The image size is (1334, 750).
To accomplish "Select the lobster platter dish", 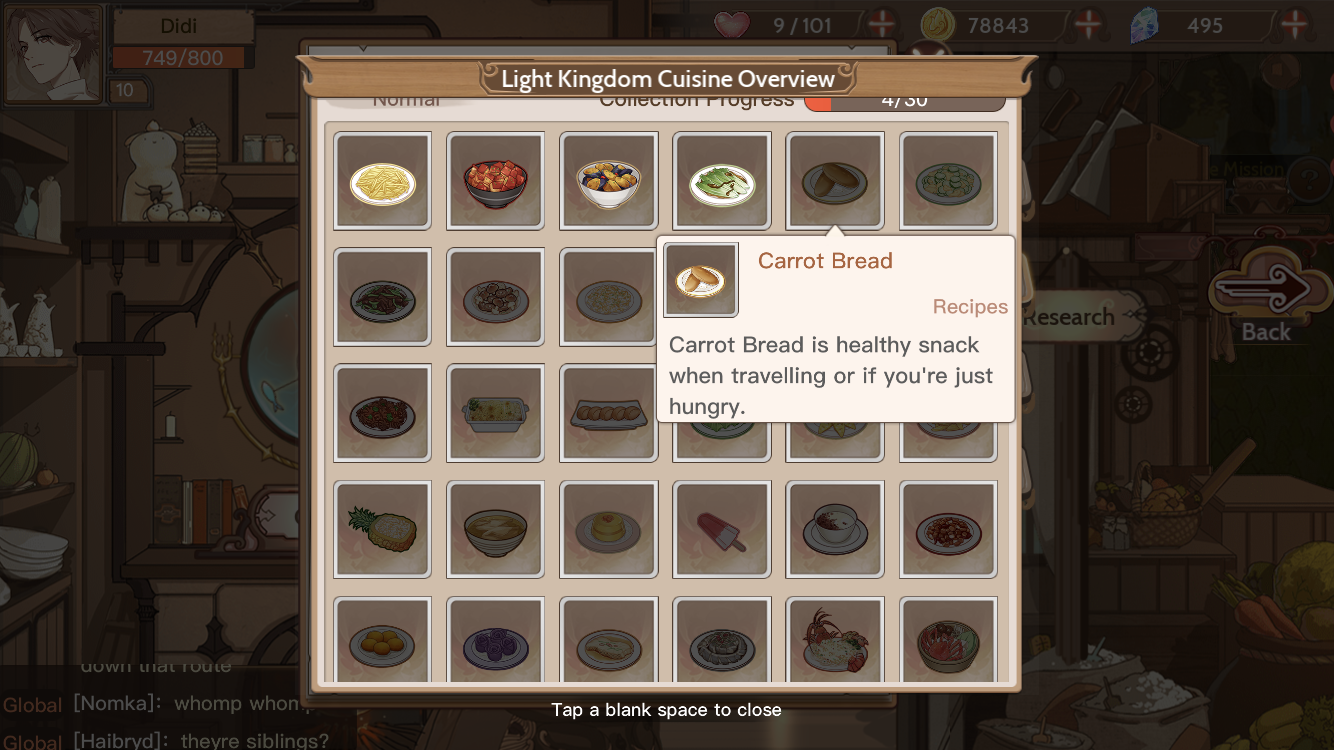I will tap(835, 645).
